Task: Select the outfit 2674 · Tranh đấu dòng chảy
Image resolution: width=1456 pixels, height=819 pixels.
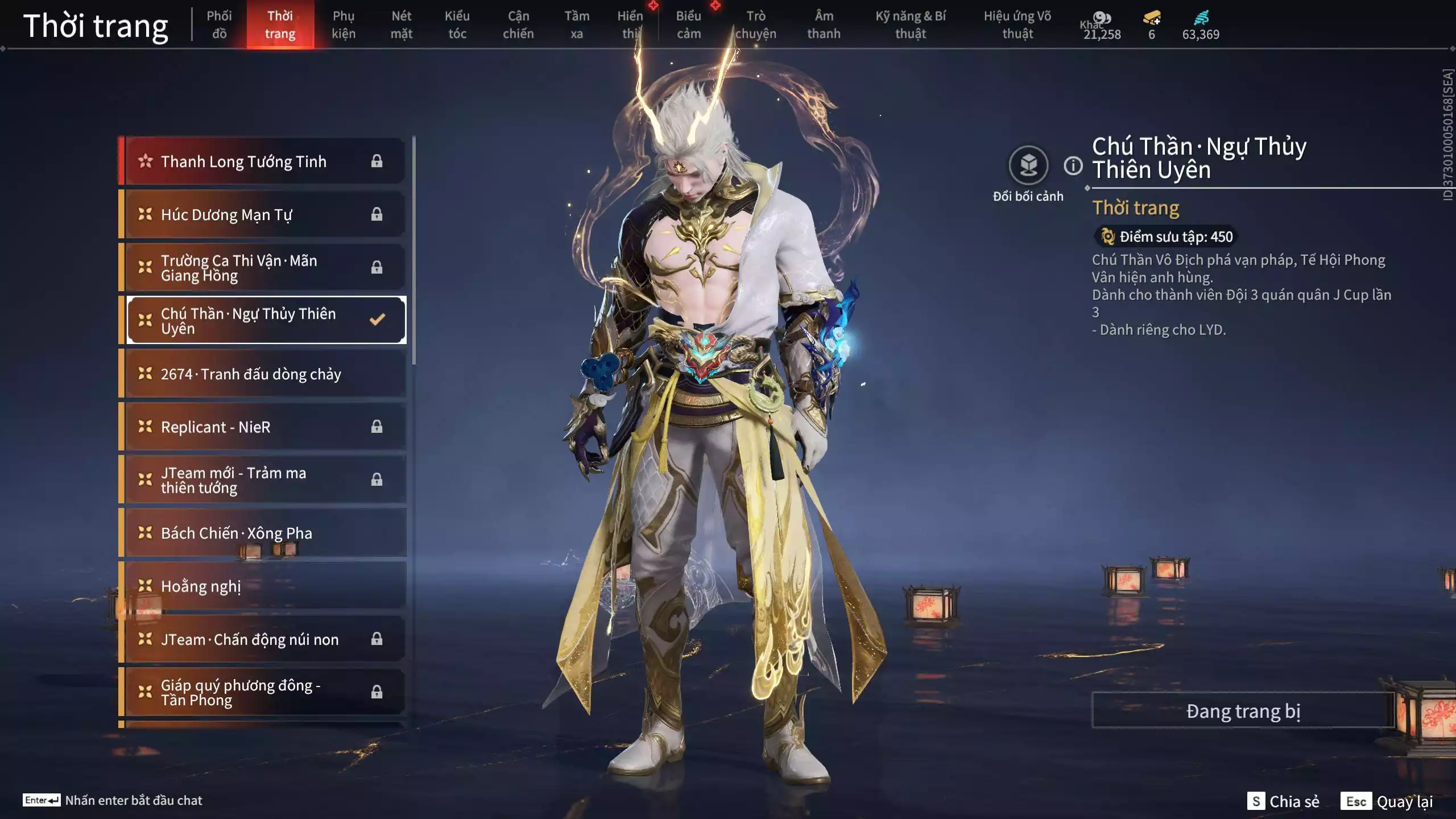Action: tap(250, 374)
